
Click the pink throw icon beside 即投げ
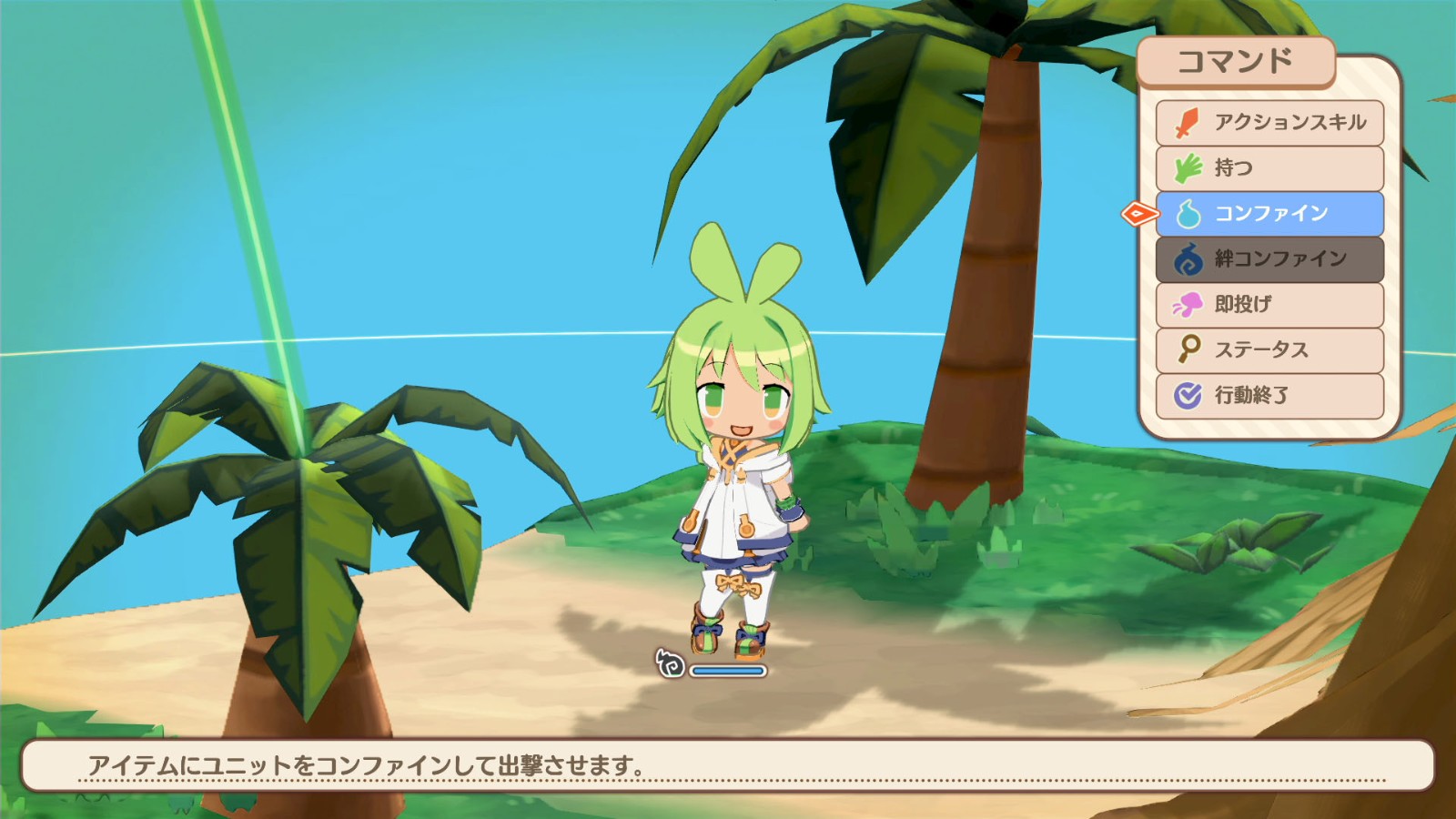pos(1186,305)
